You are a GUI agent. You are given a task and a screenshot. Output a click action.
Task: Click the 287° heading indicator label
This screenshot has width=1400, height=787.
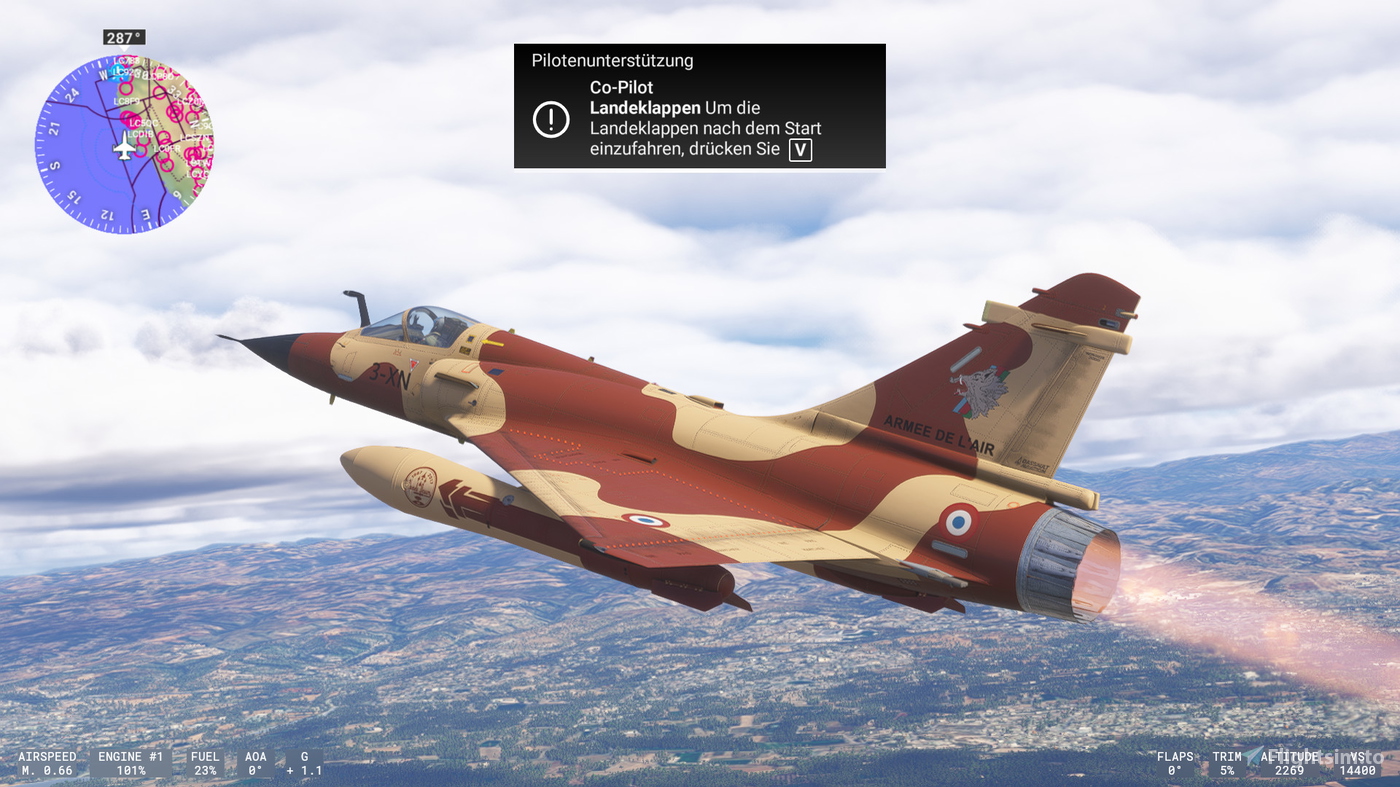point(122,36)
